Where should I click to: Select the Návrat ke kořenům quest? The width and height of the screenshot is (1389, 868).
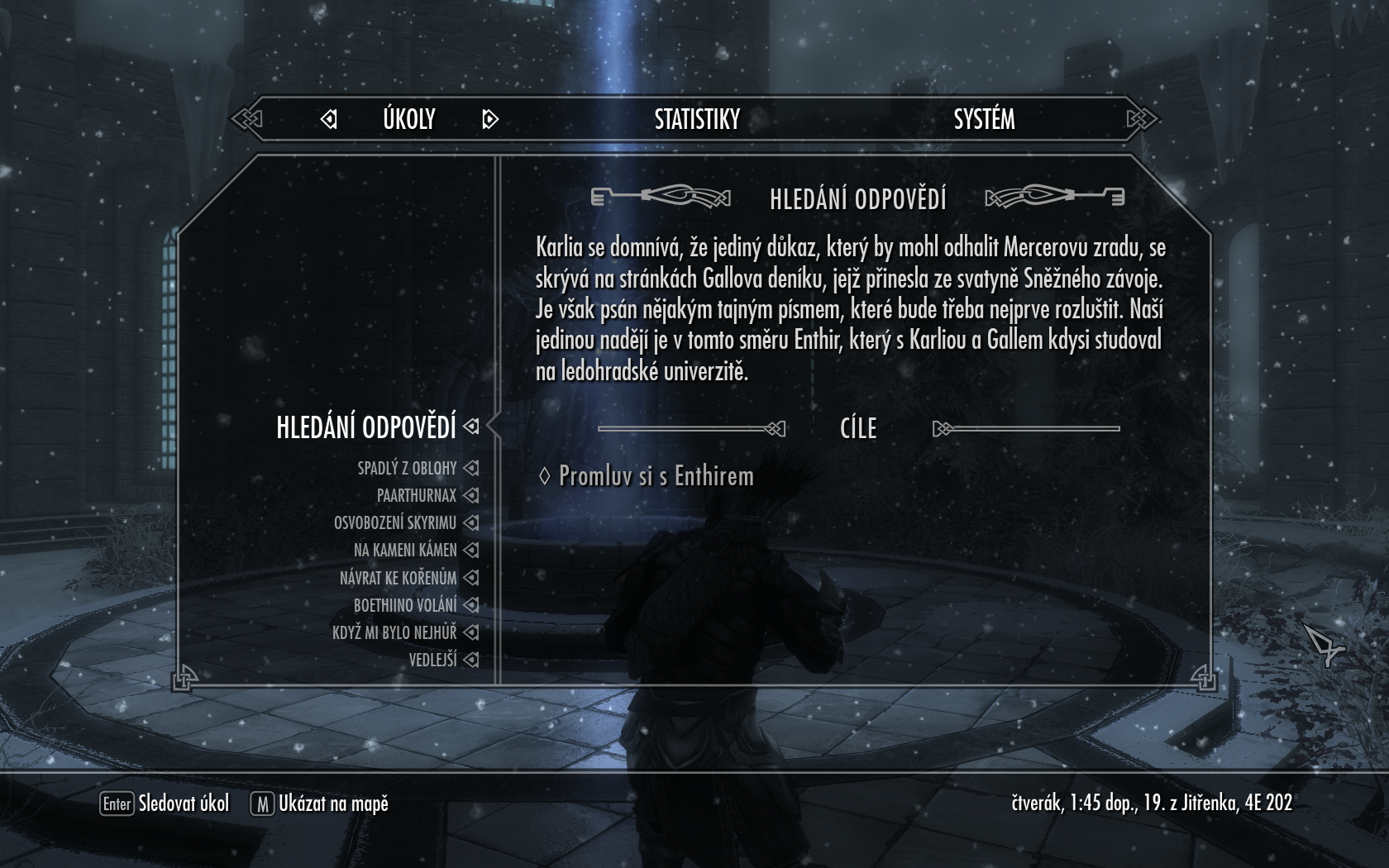click(398, 578)
